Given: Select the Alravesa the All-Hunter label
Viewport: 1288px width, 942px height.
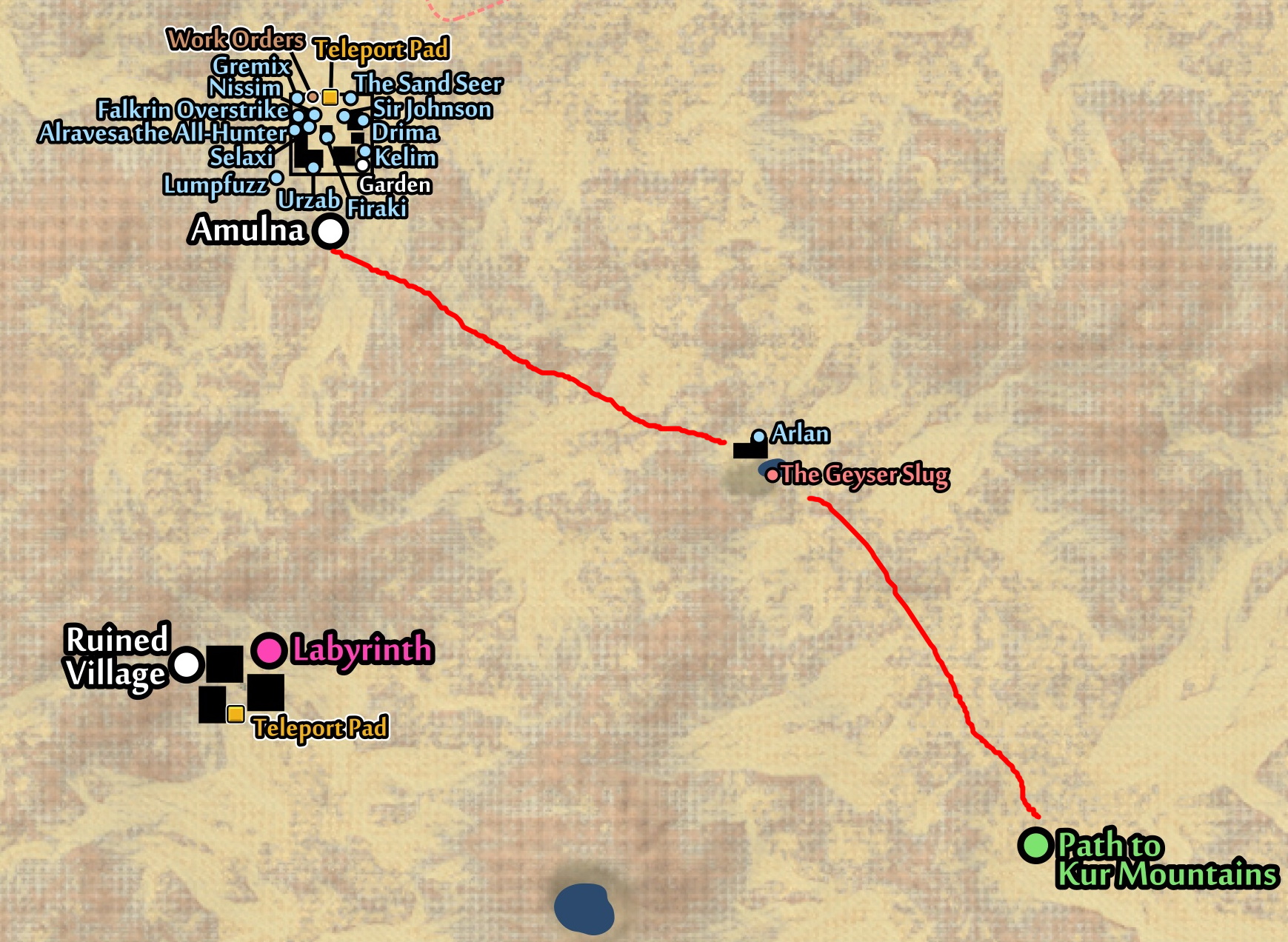Looking at the screenshot, I should (162, 133).
